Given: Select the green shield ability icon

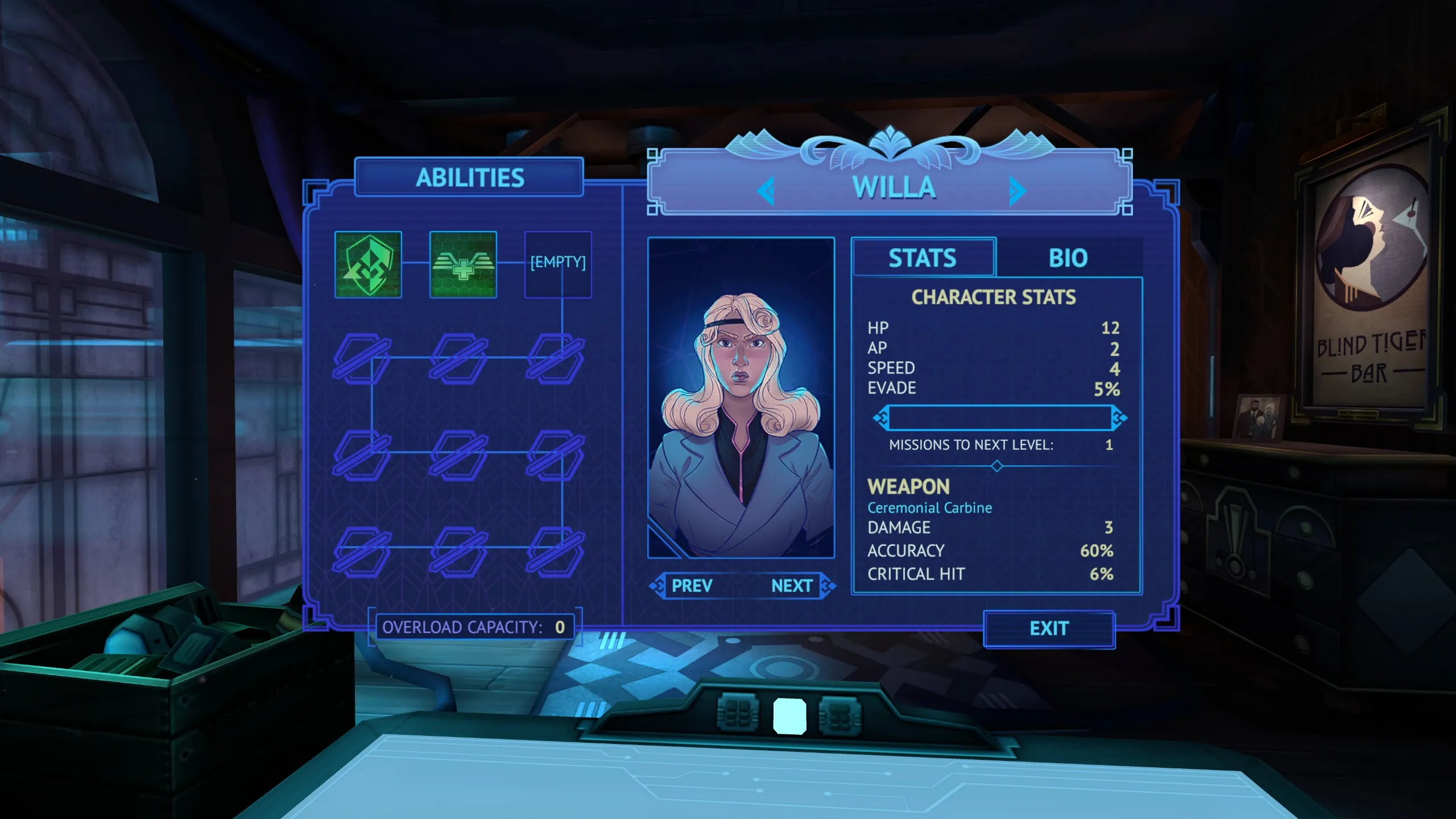Looking at the screenshot, I should 368,264.
